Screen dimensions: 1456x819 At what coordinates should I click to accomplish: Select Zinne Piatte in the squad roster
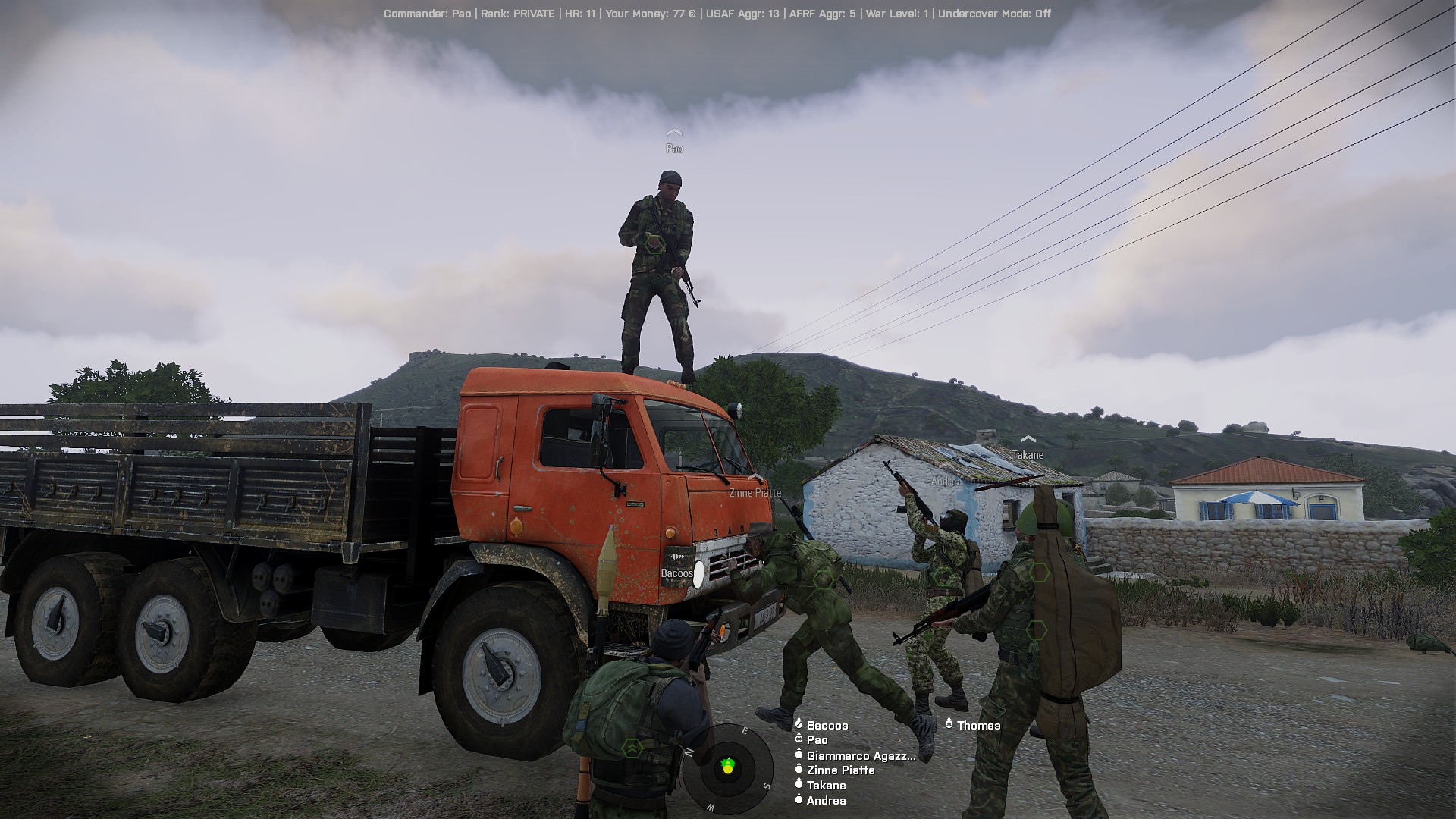click(x=840, y=770)
